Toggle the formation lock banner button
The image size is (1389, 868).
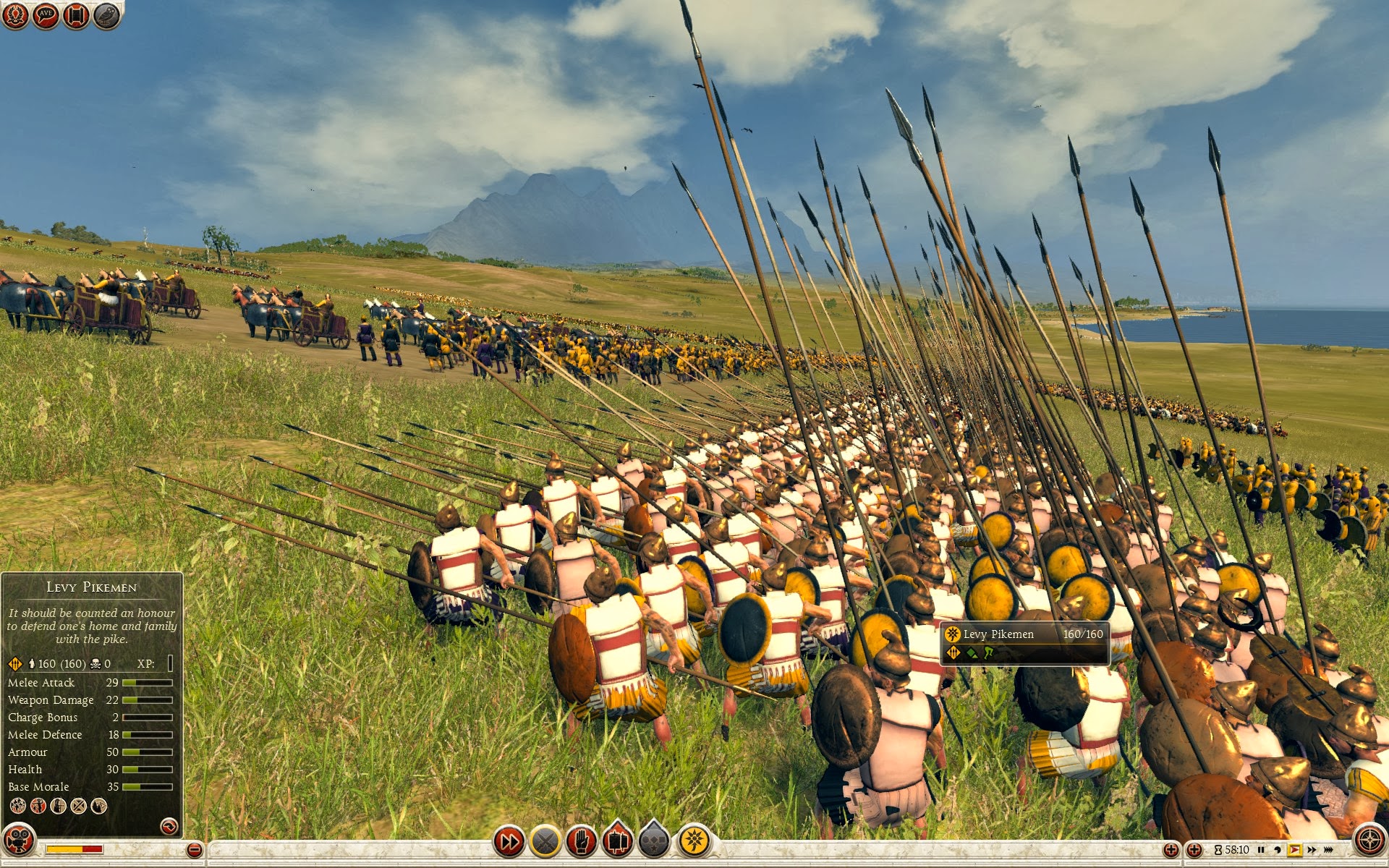[617, 842]
